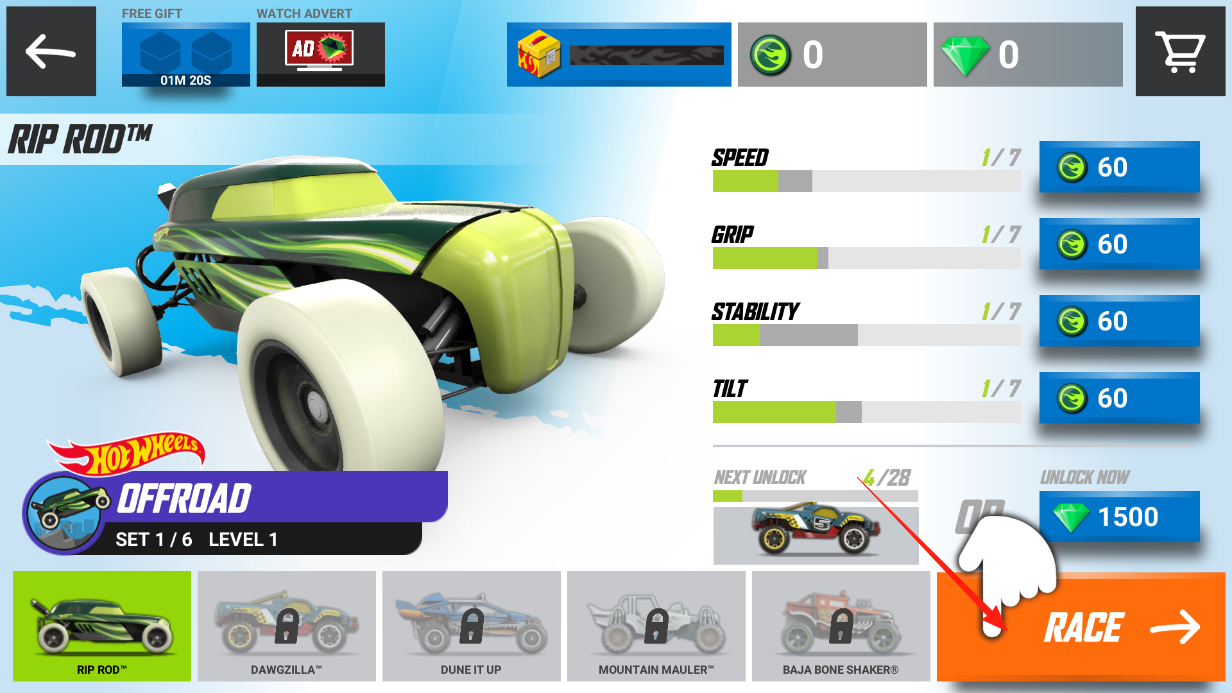Upgrade Grip for 60 coins

tap(1119, 244)
